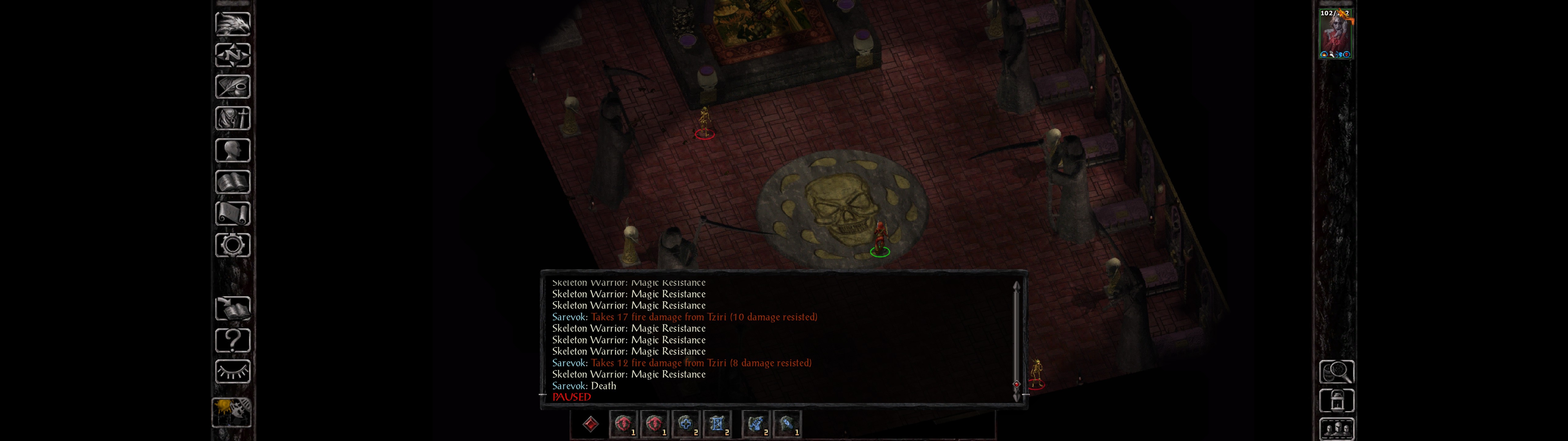Show help with the question mark button
The height and width of the screenshot is (441, 1568).
(x=232, y=341)
